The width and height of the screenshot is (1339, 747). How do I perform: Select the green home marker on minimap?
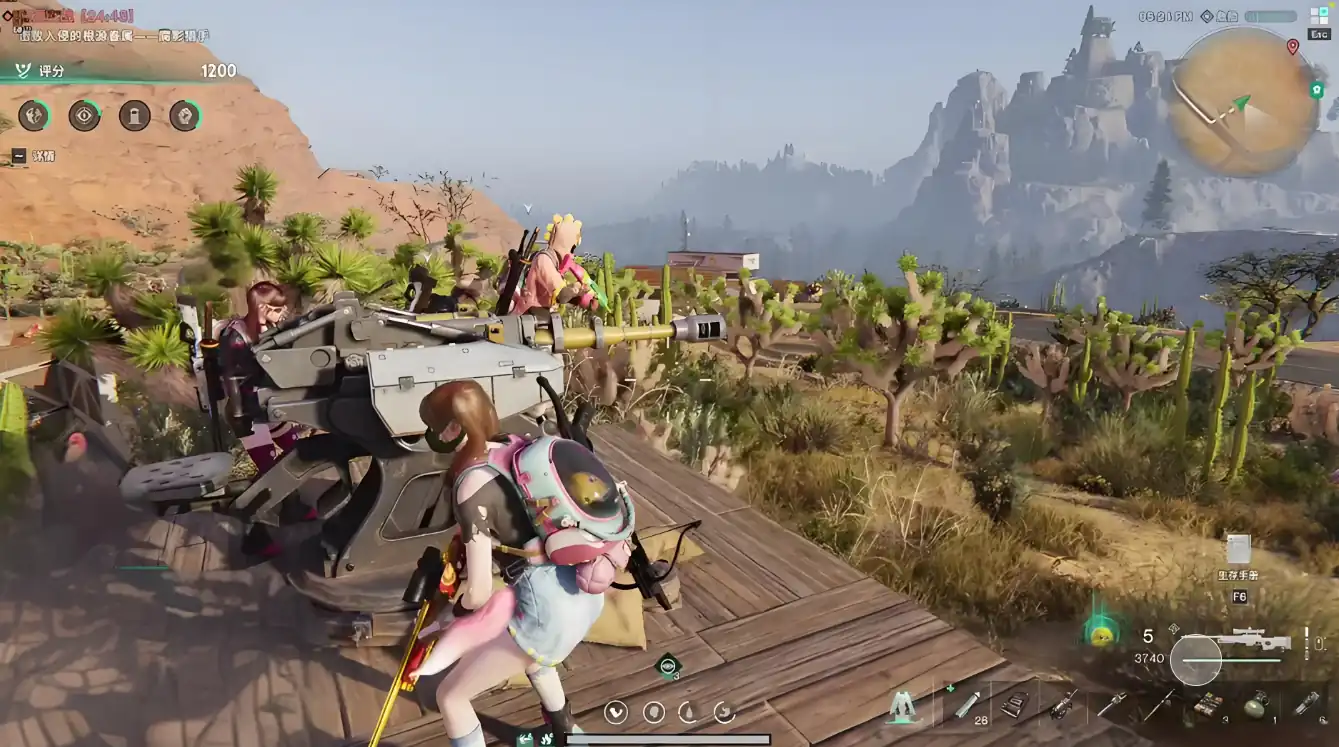[x=1316, y=90]
